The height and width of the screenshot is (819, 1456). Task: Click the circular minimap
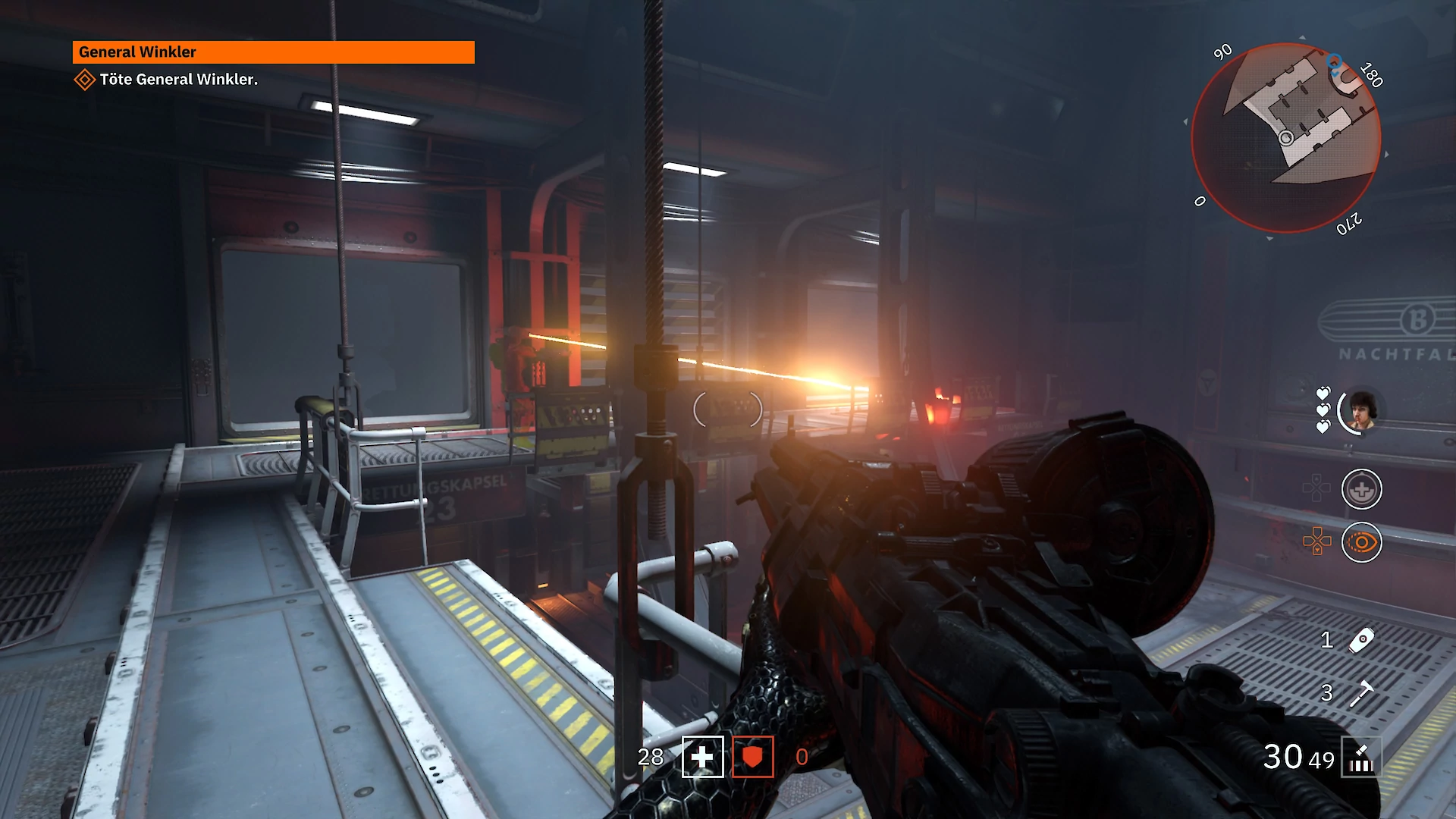coord(1285,137)
